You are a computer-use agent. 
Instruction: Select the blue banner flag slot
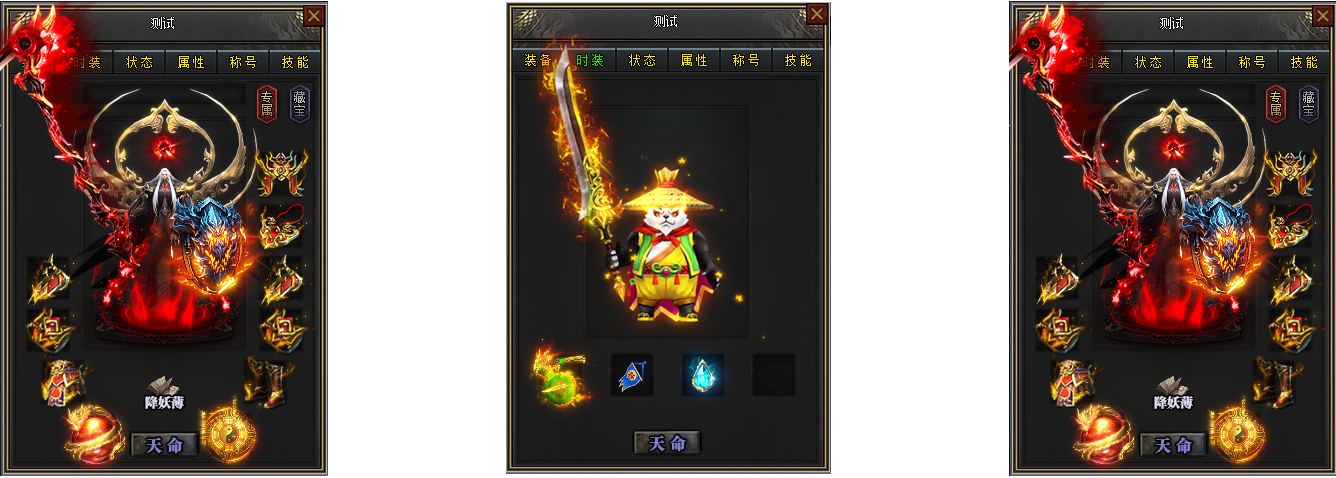click(x=631, y=376)
